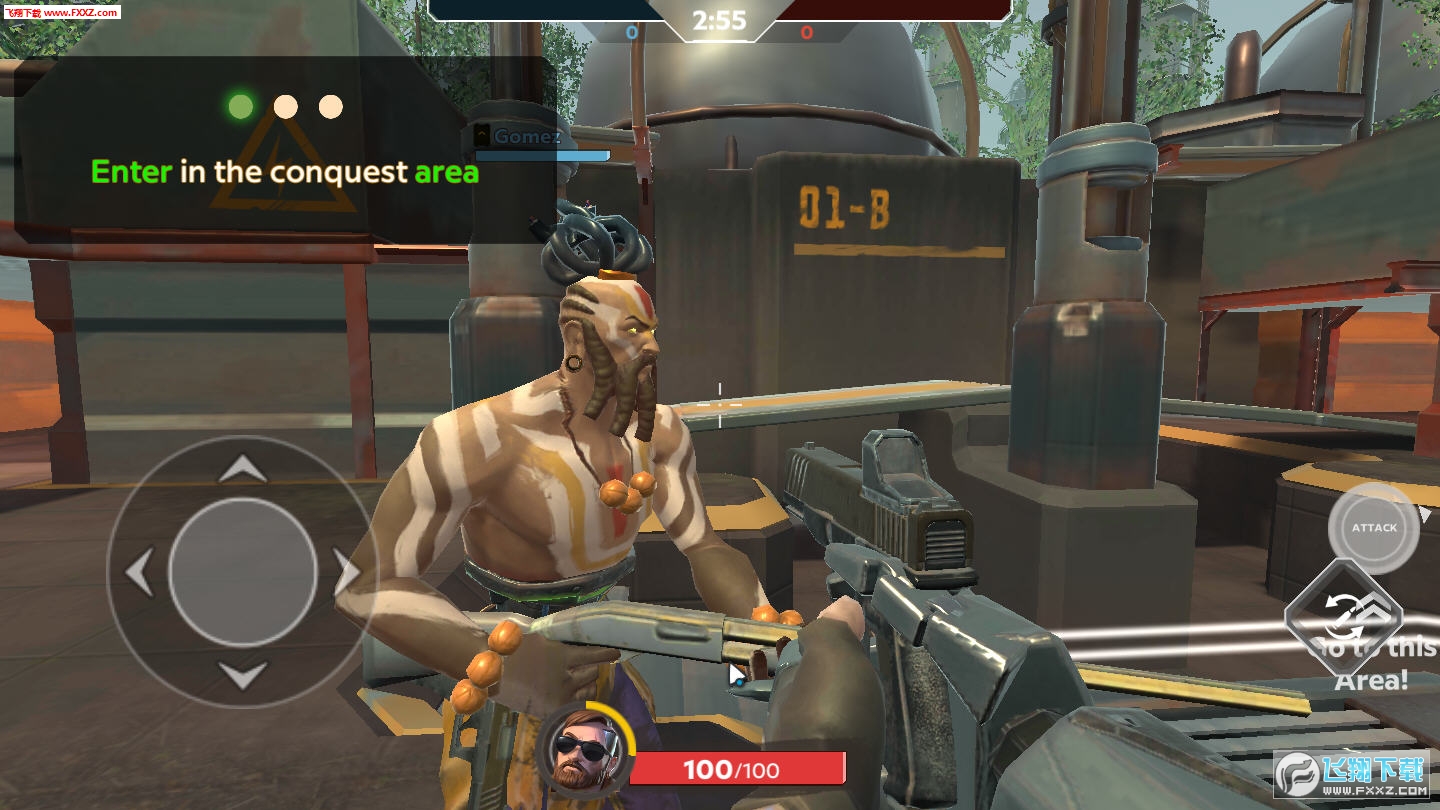The width and height of the screenshot is (1440, 810).
Task: Tap the ATTACK button
Action: click(1374, 528)
